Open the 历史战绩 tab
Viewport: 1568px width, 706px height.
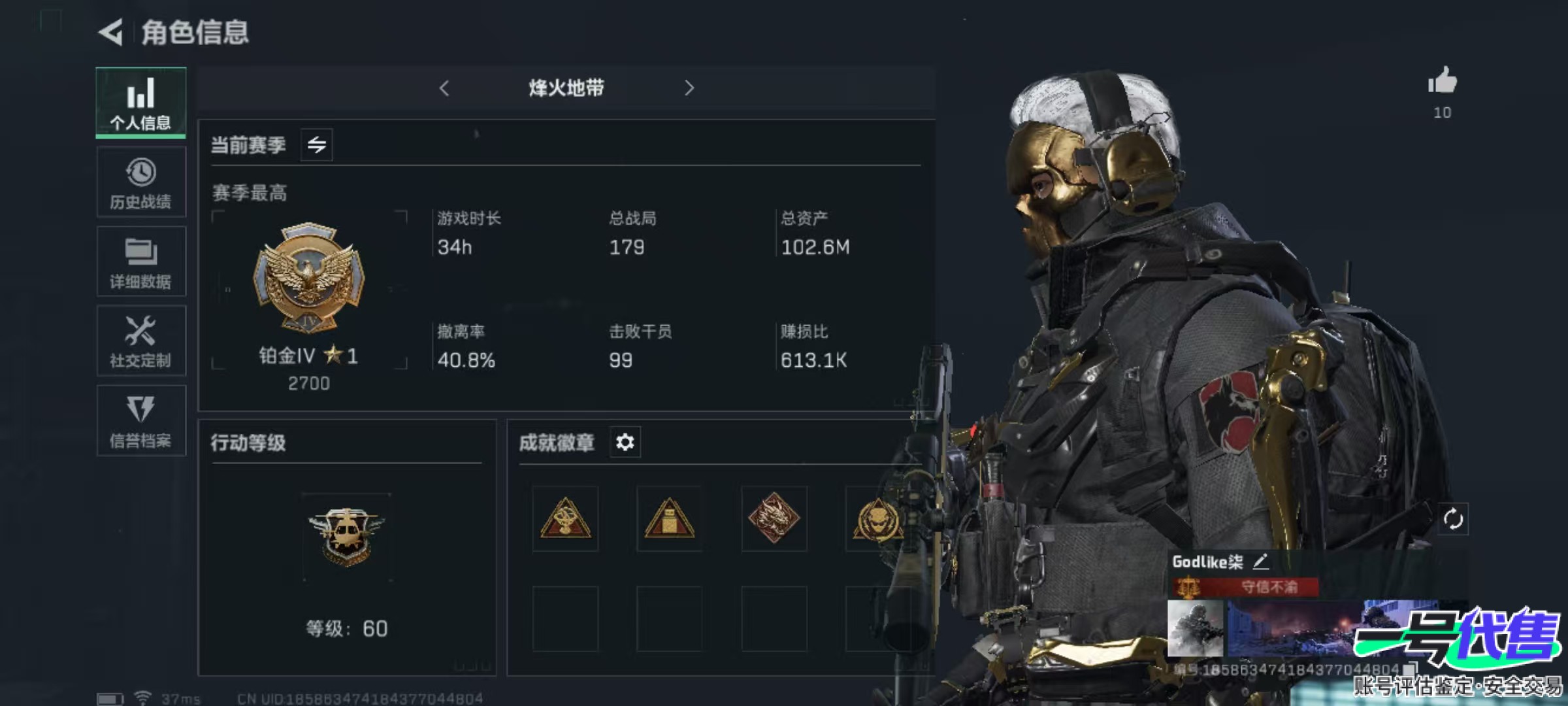coord(141,182)
